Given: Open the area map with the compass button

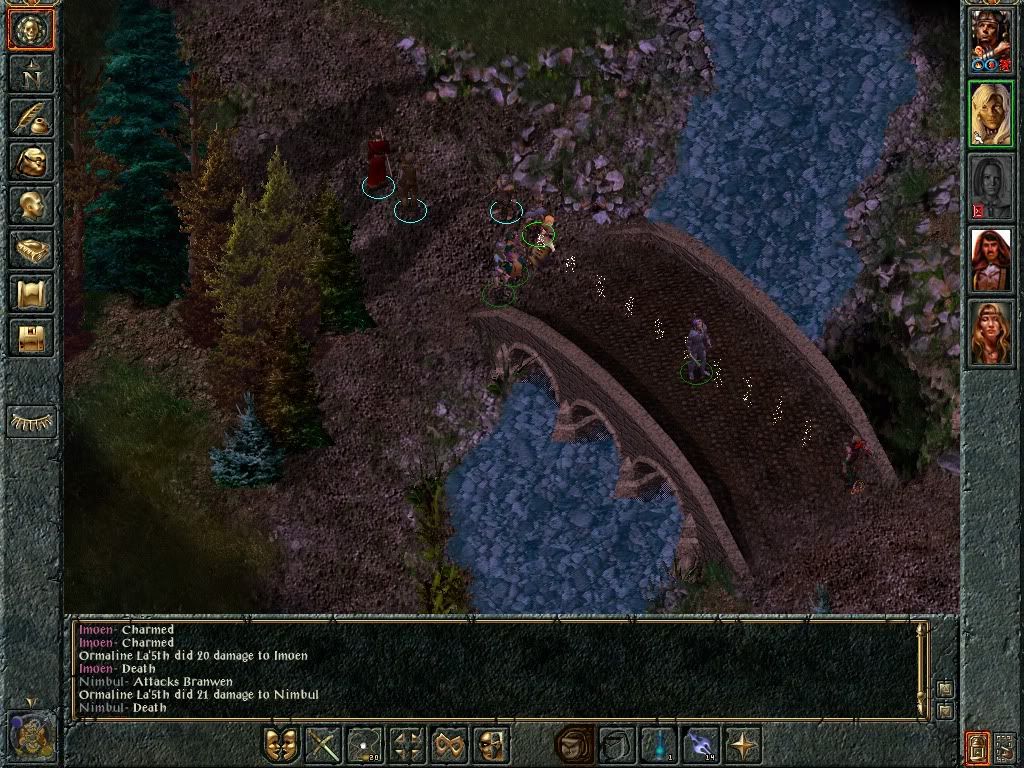Looking at the screenshot, I should (31, 74).
